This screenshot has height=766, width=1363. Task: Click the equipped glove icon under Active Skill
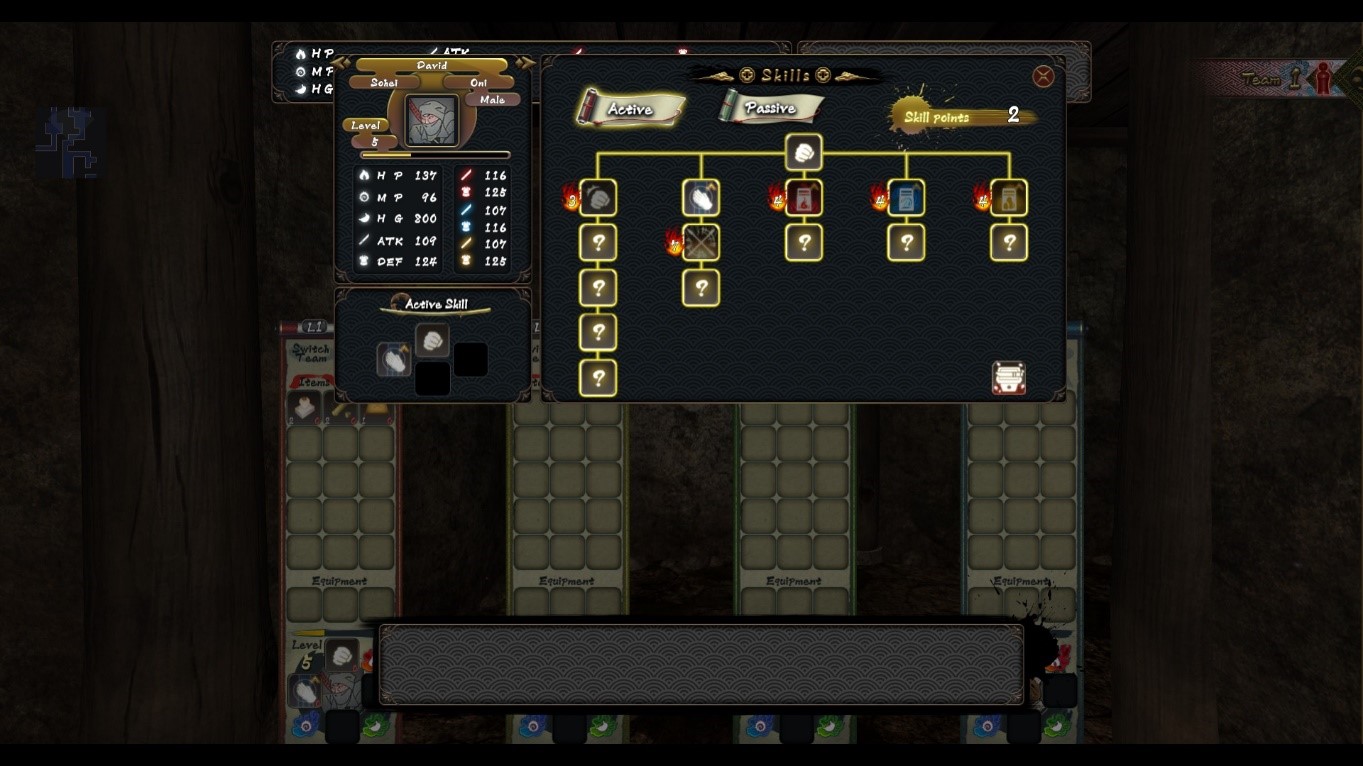point(394,360)
